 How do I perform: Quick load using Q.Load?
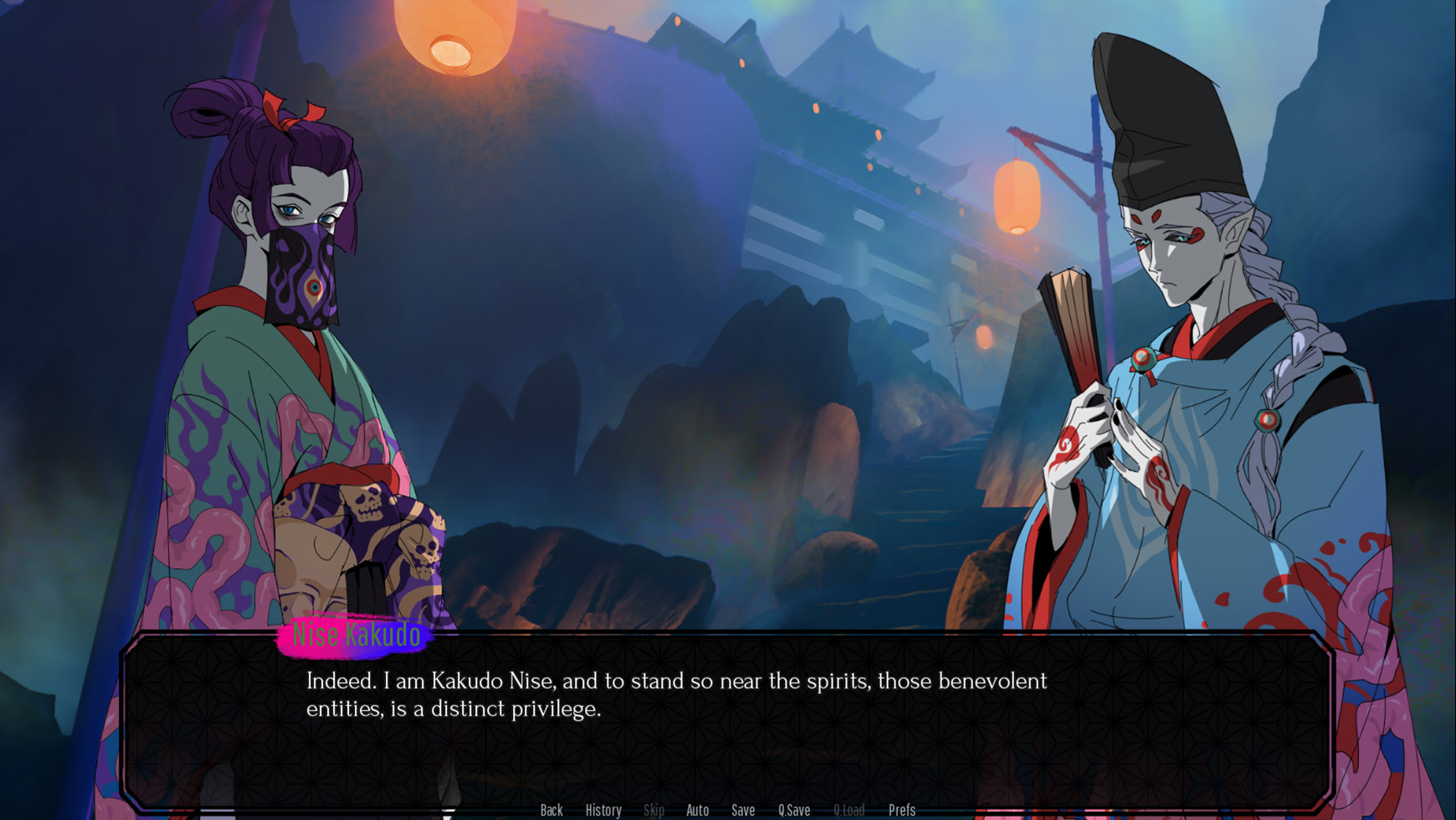[x=848, y=810]
